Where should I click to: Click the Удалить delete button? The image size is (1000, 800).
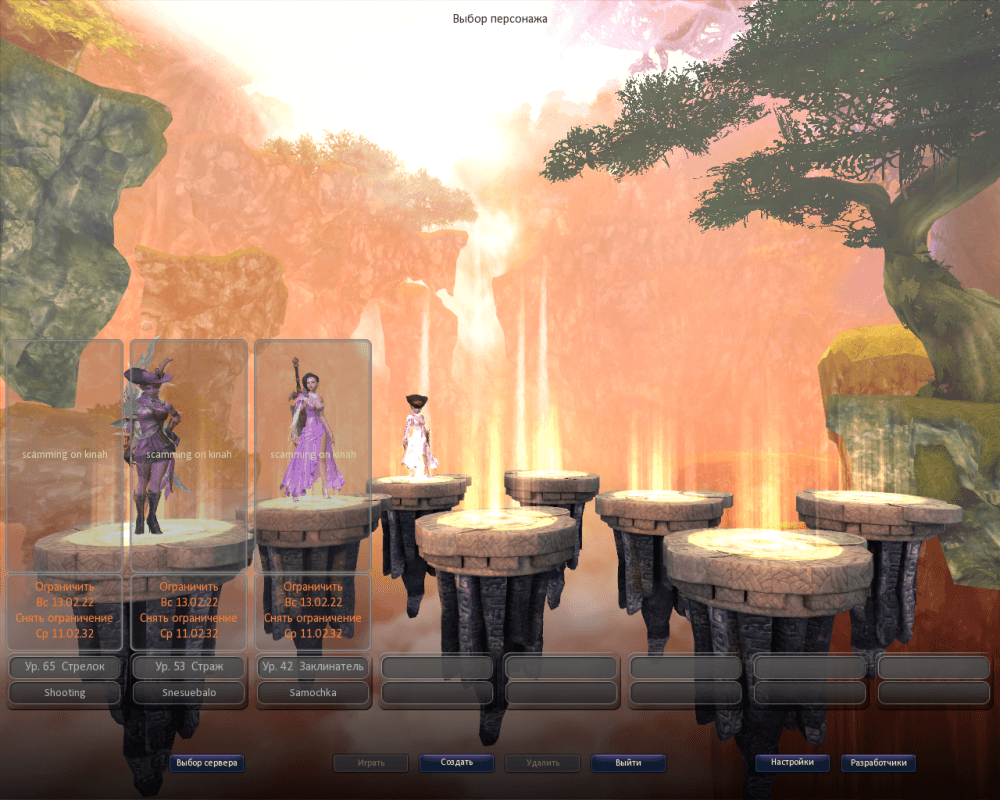point(542,763)
